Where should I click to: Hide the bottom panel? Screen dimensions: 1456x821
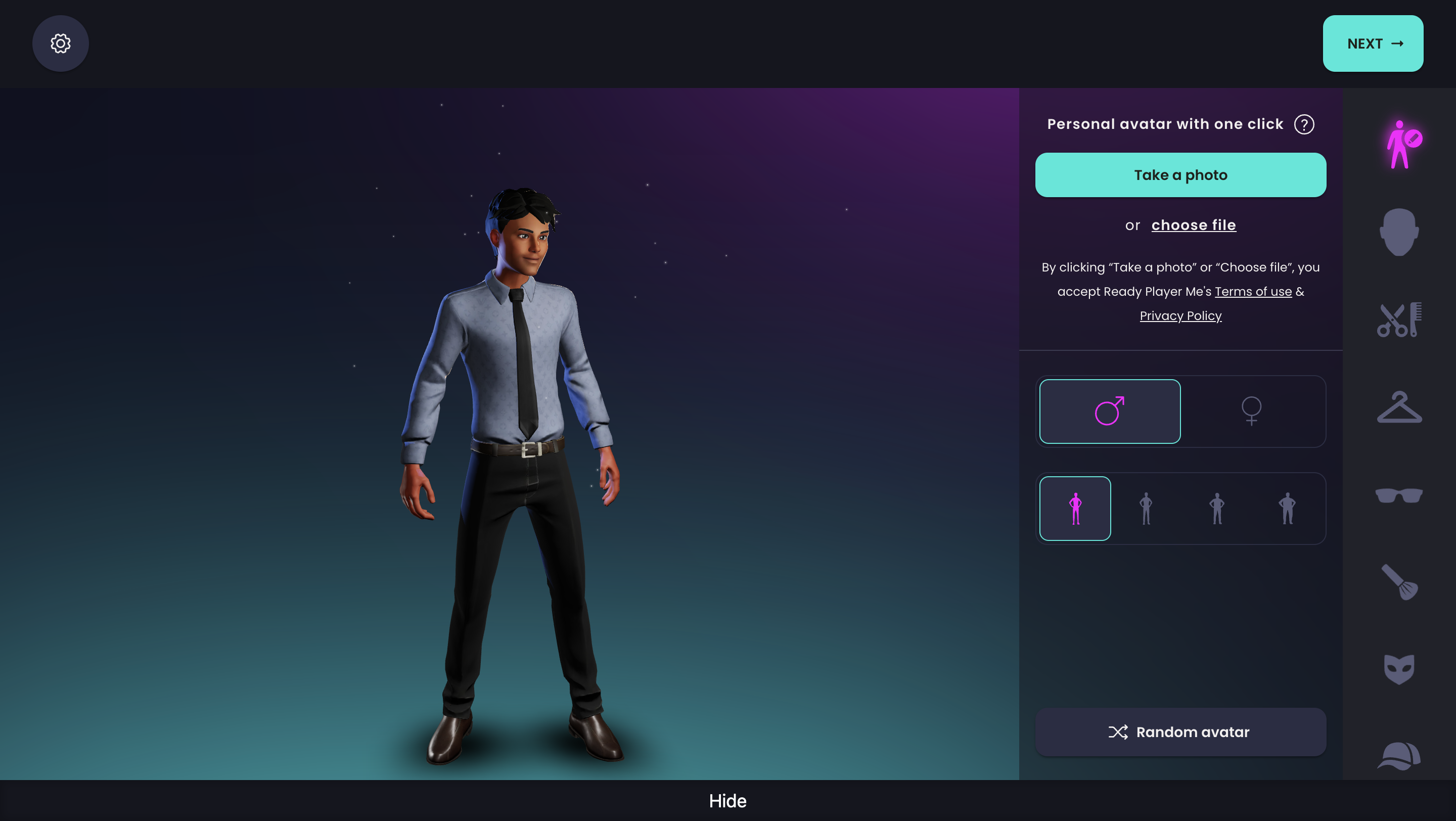pyautogui.click(x=727, y=801)
